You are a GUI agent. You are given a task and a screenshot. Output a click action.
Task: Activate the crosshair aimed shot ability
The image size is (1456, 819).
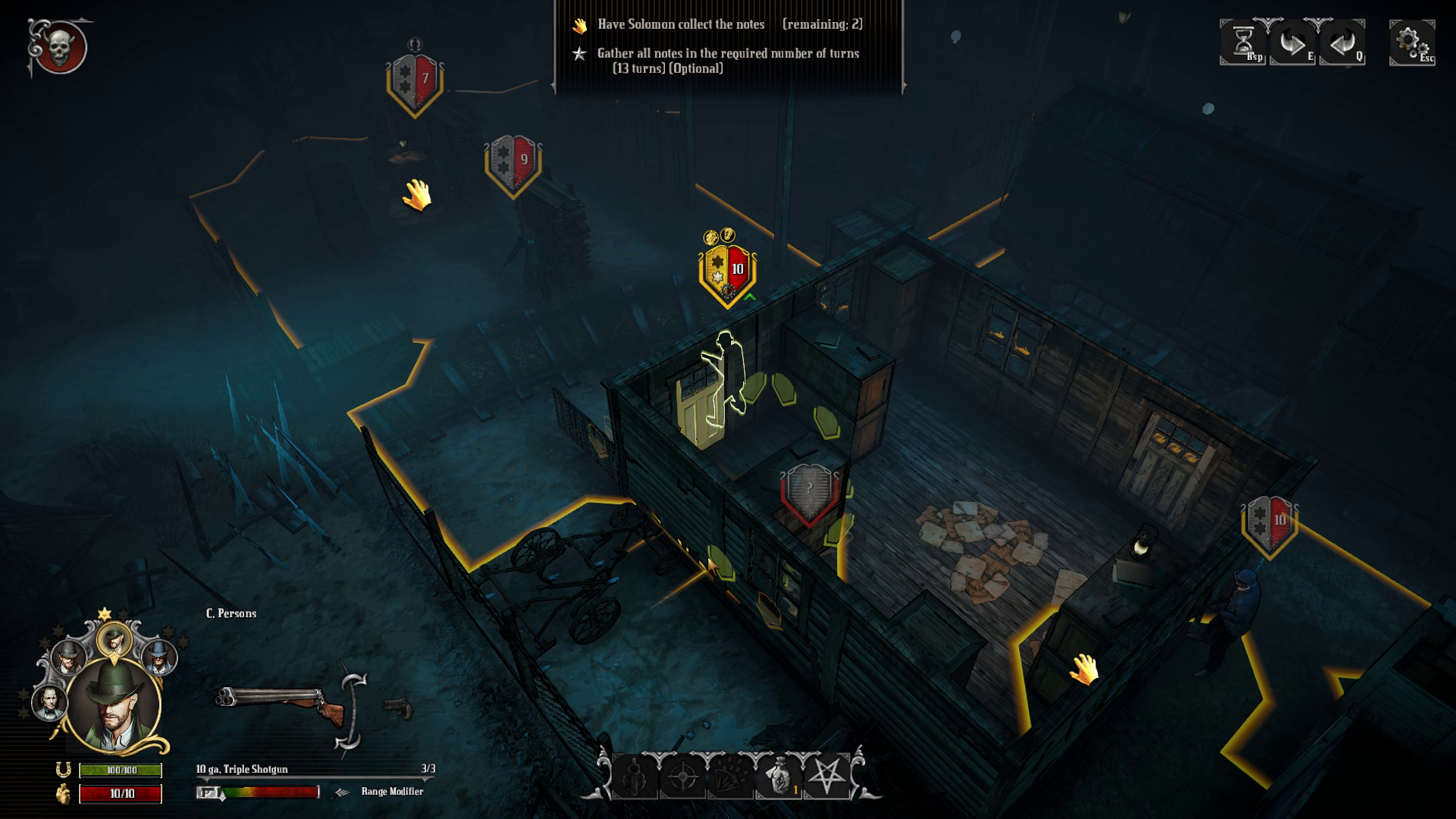click(x=682, y=777)
